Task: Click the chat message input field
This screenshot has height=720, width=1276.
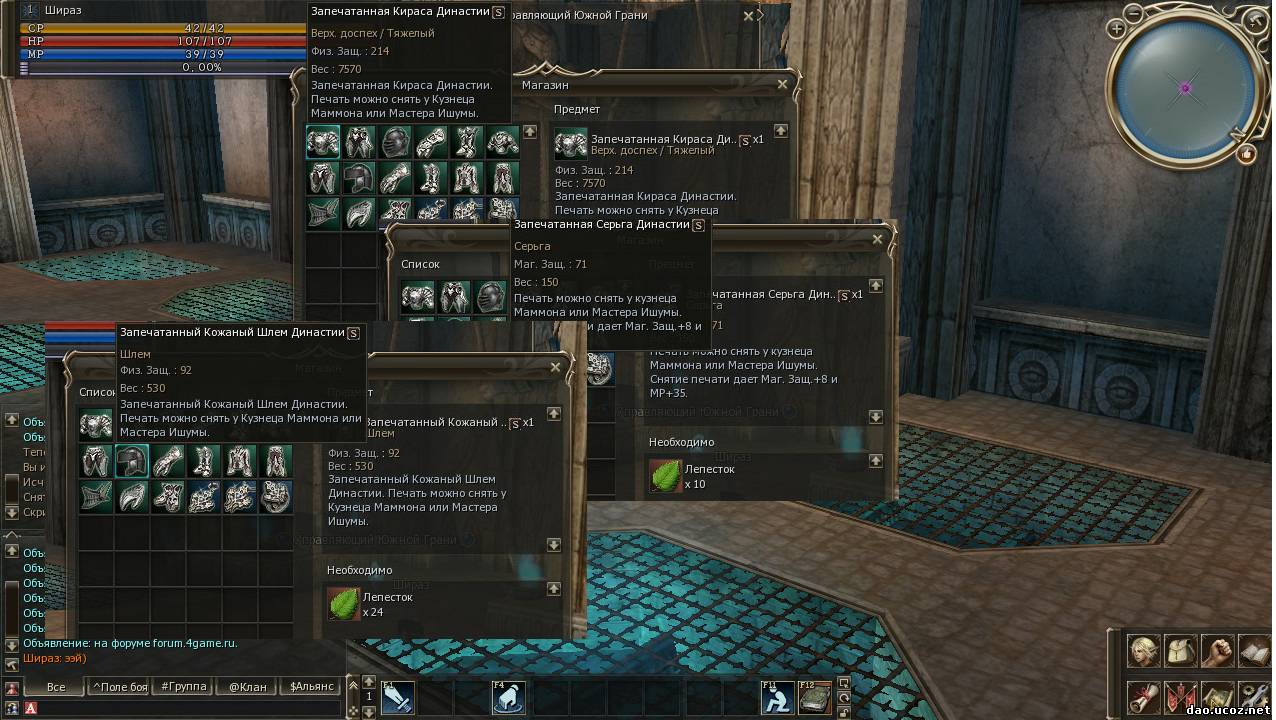Action: tap(180, 708)
